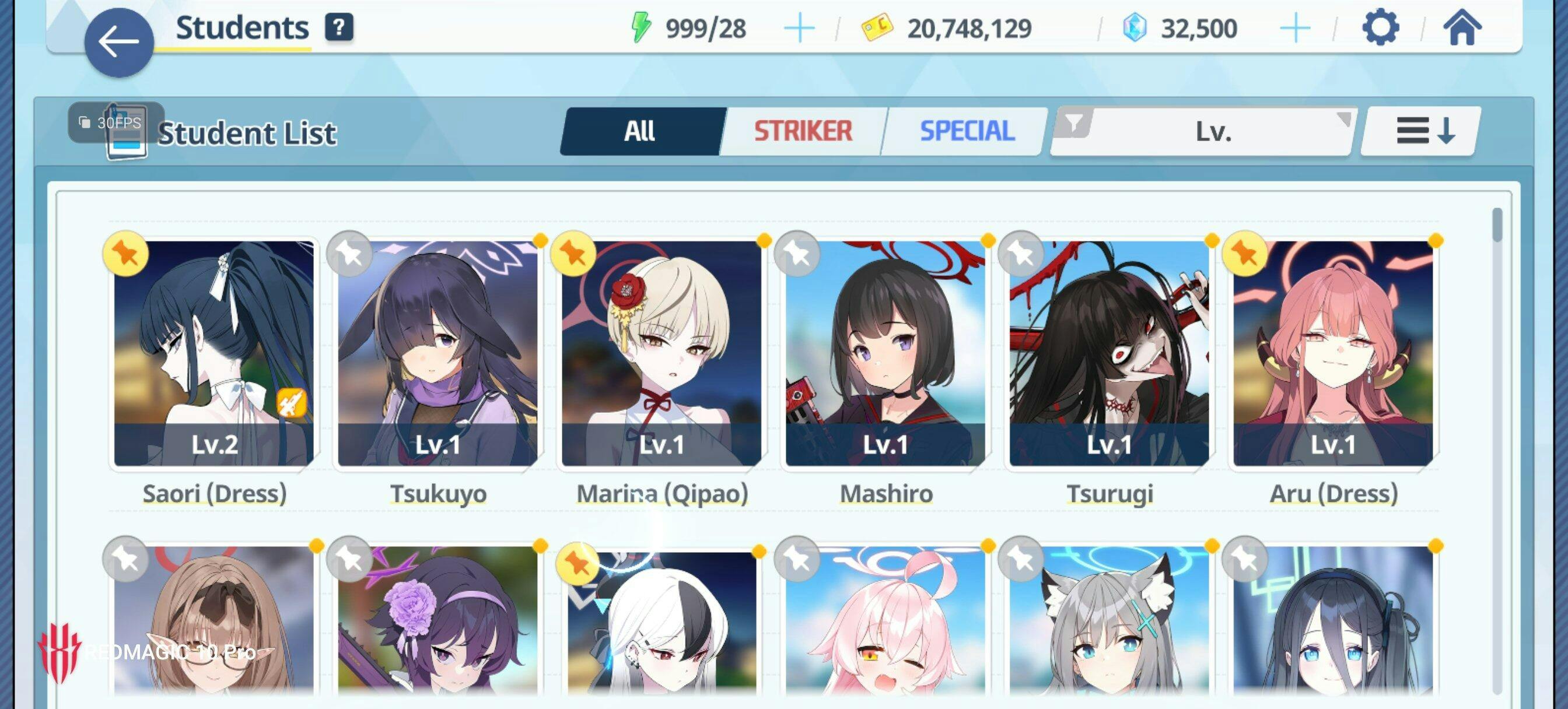1568x709 pixels.
Task: Open the Students help question mark
Action: tap(339, 27)
